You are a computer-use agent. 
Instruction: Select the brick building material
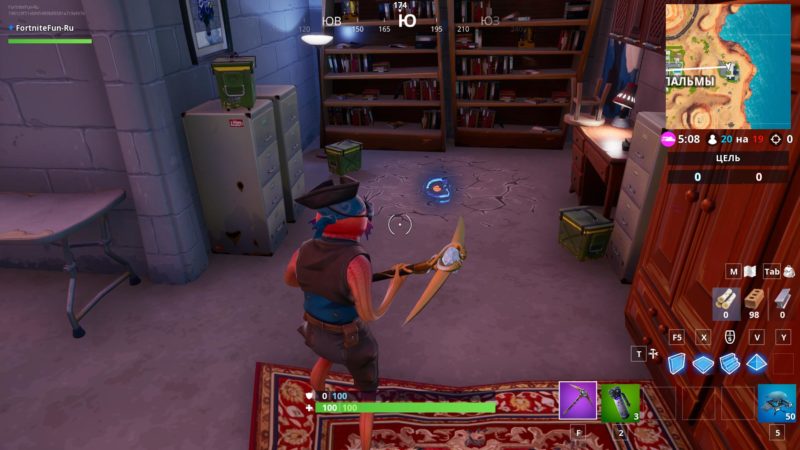pyautogui.click(x=754, y=301)
